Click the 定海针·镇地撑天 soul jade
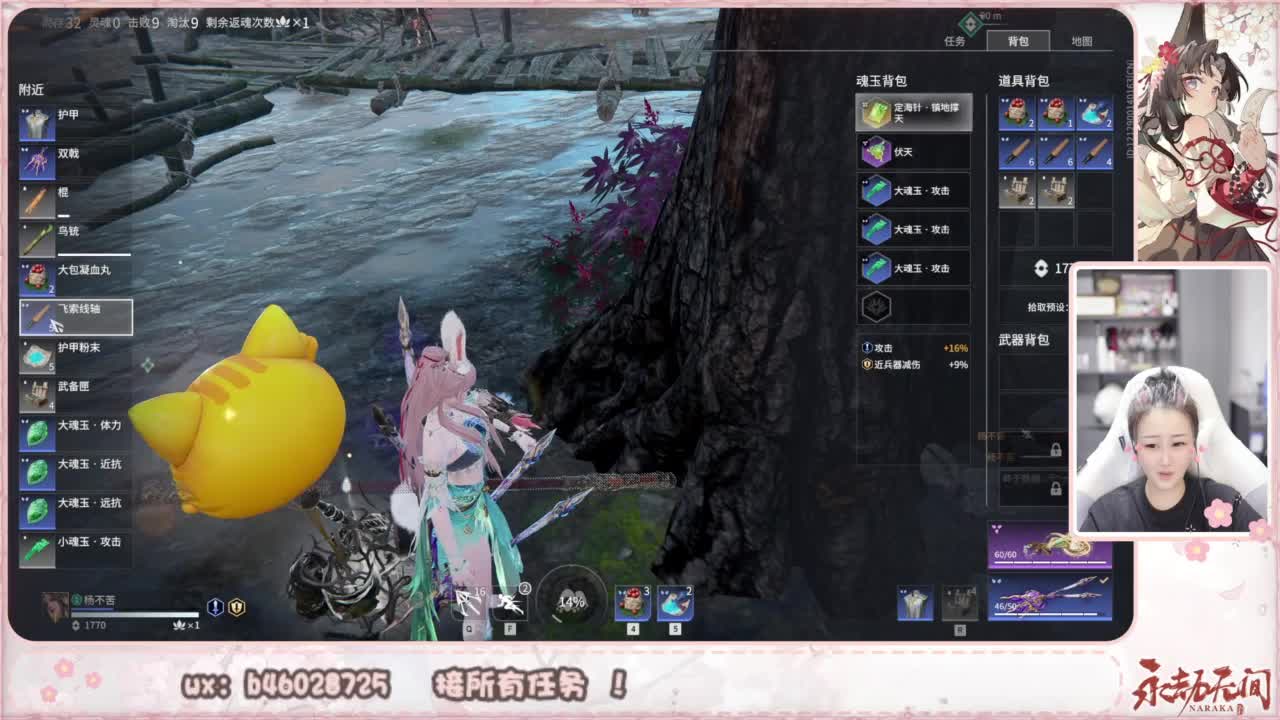Image resolution: width=1280 pixels, height=720 pixels. (x=912, y=112)
